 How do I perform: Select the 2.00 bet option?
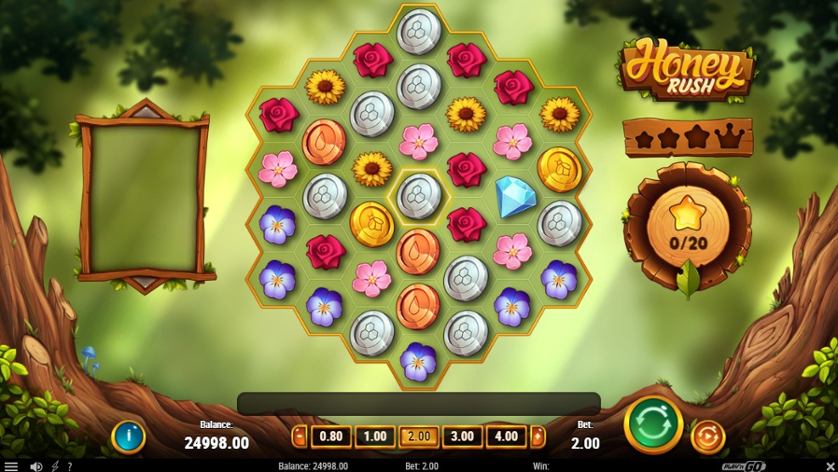coord(418,436)
